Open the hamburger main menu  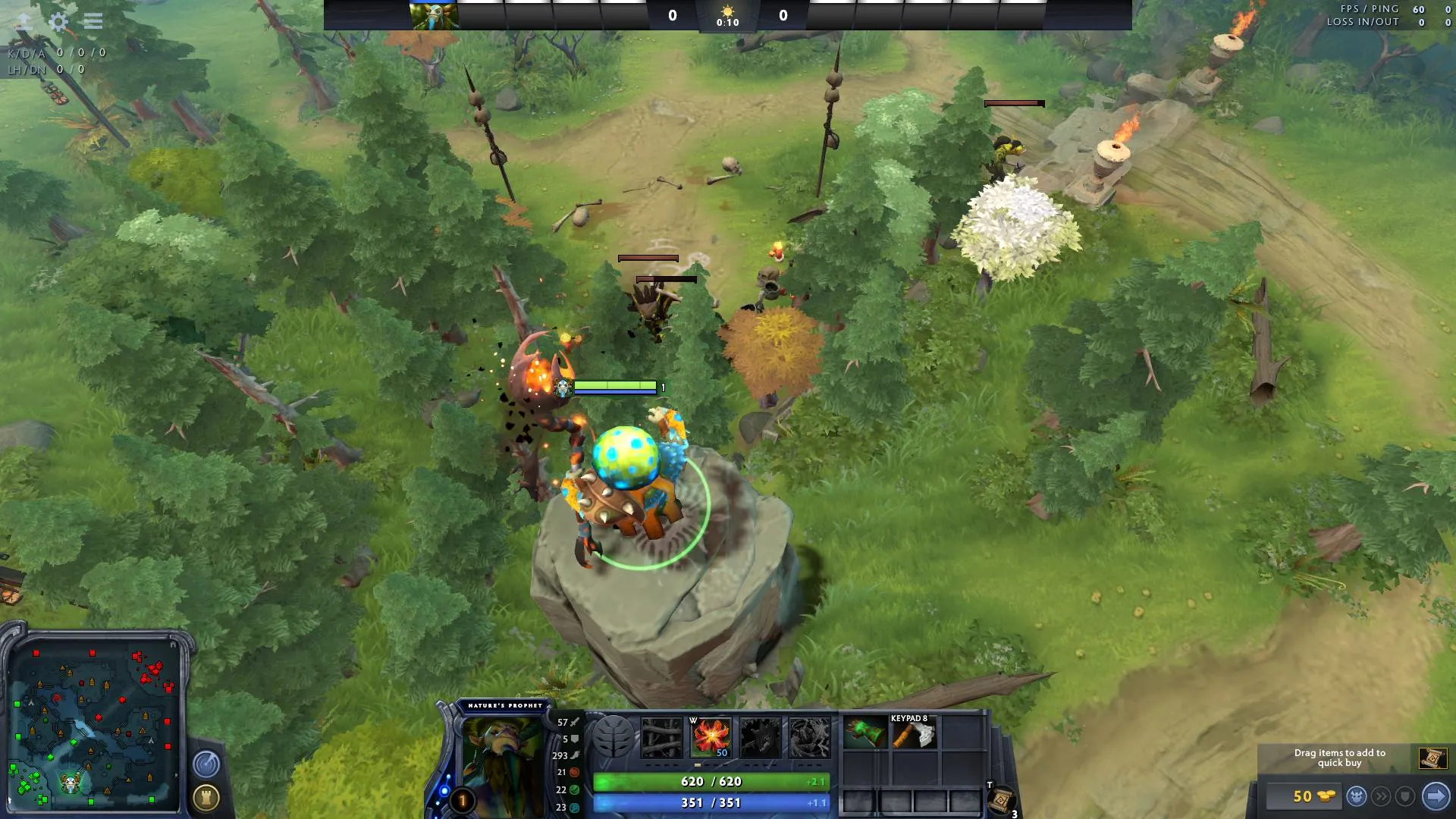[93, 21]
